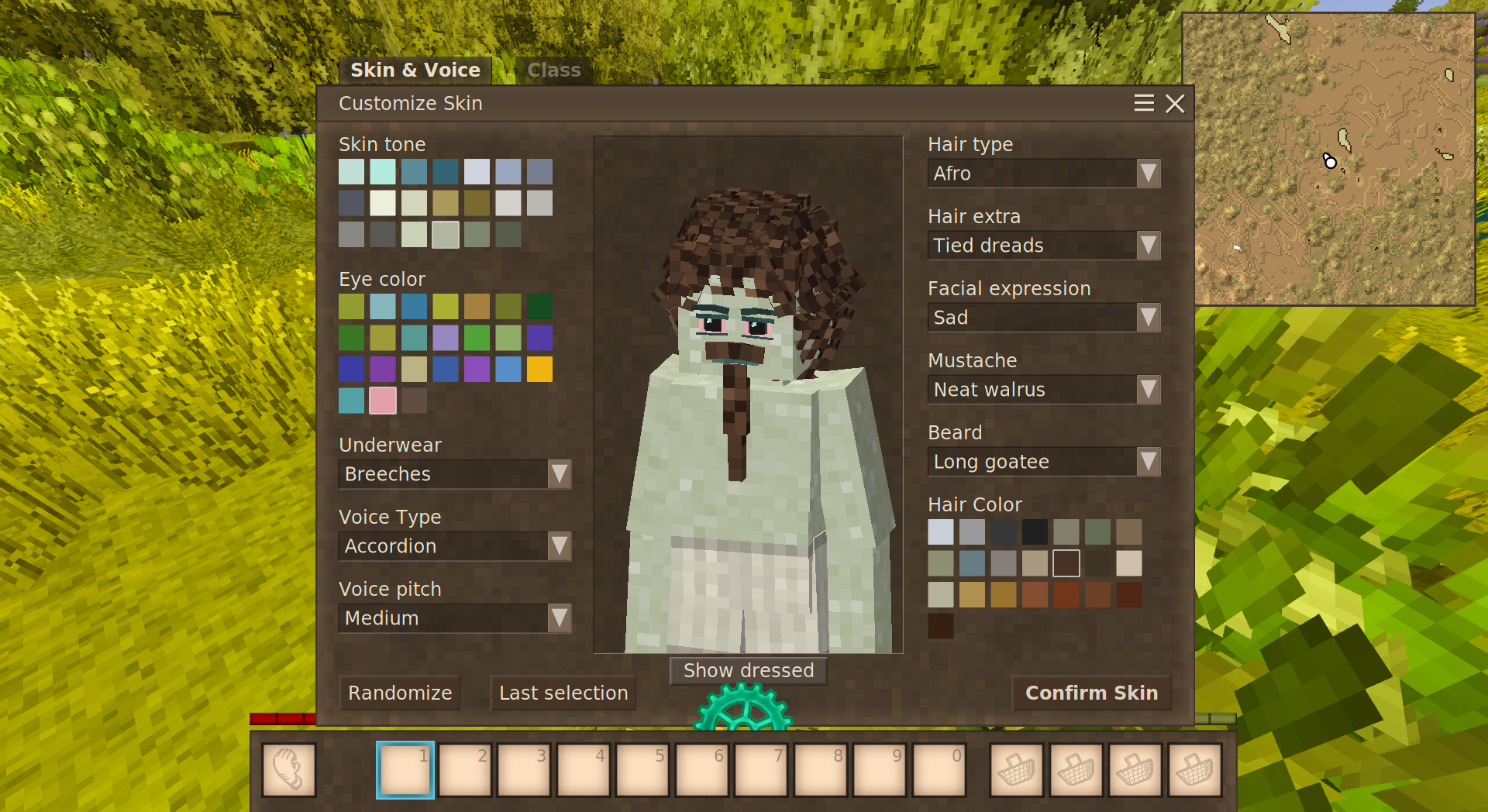Choose the selected pale green skin tone swatch
Viewport: 1488px width, 812px height.
(446, 234)
